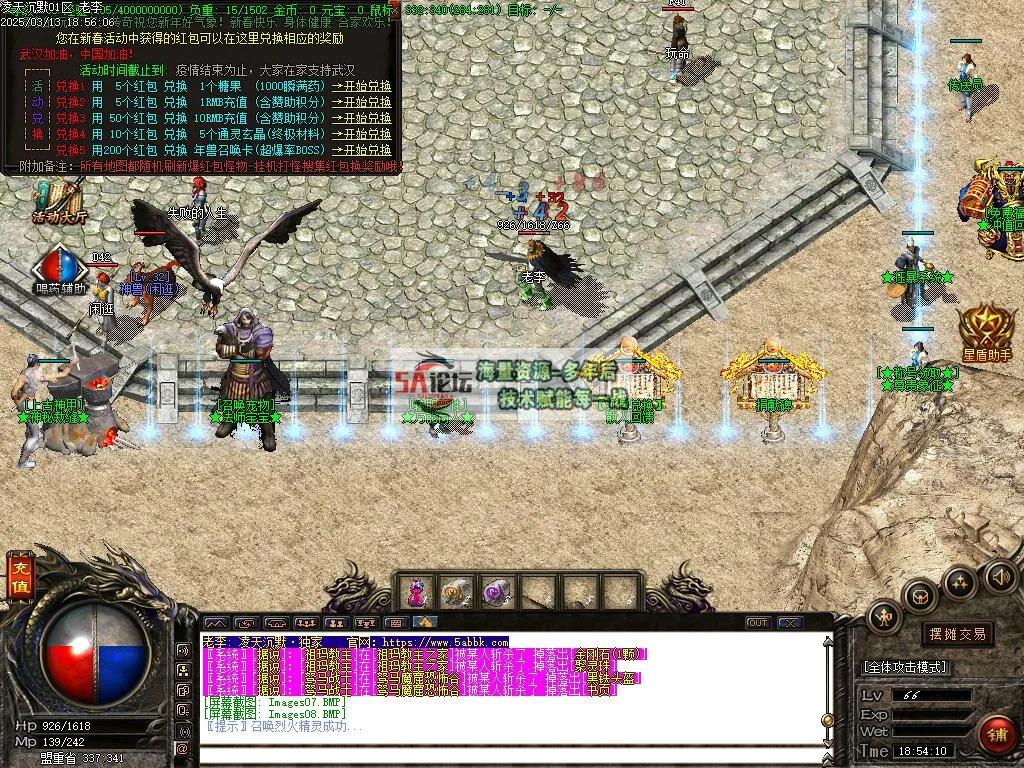Click the red 充值 recharge button
This screenshot has height=768, width=1024.
(x=20, y=579)
